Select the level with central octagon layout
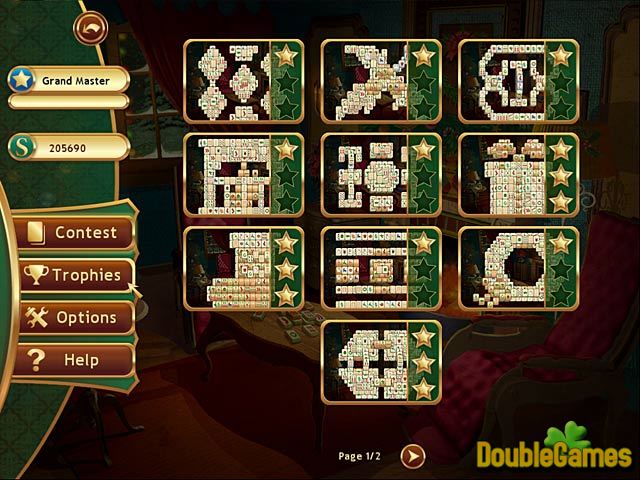The width and height of the screenshot is (640, 480). pos(366,175)
